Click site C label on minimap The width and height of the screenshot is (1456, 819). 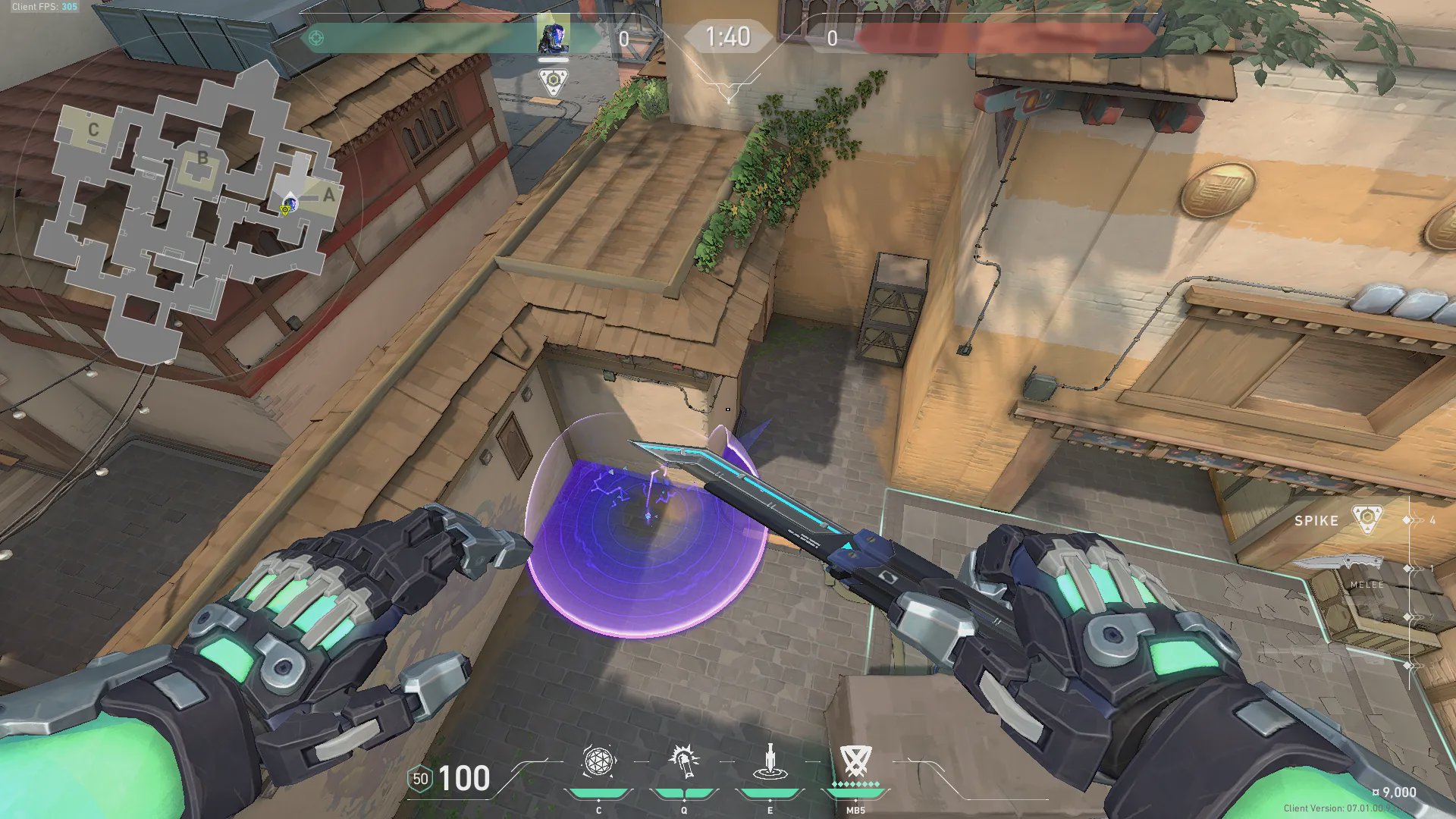93,130
